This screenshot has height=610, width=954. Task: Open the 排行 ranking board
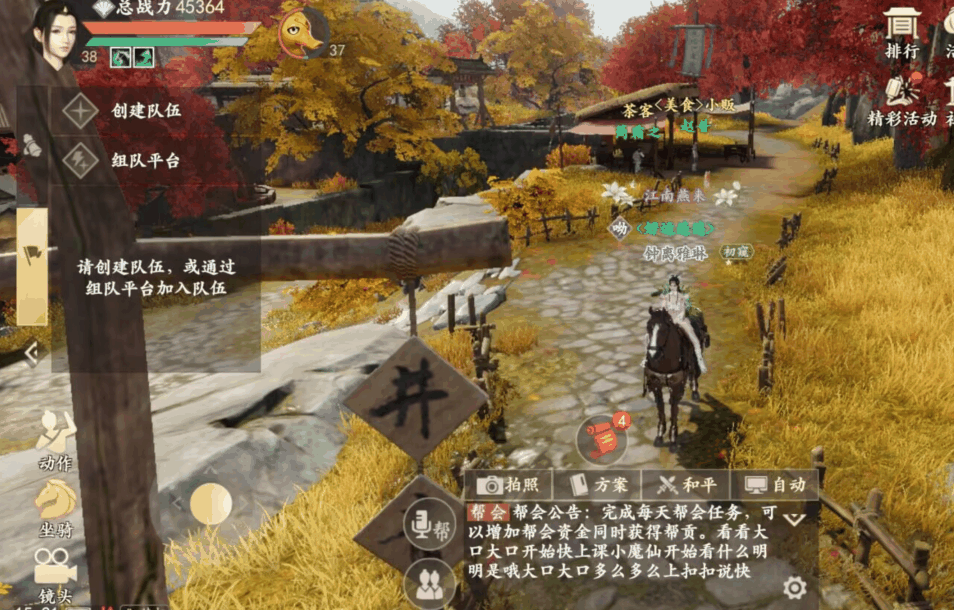[x=902, y=32]
